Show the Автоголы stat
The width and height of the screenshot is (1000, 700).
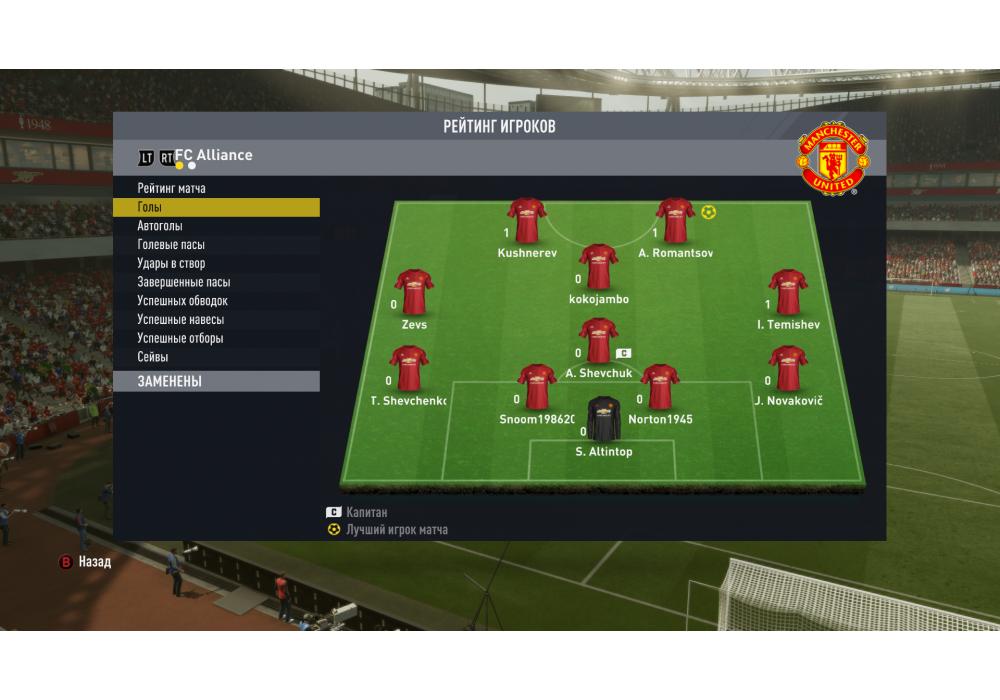160,226
